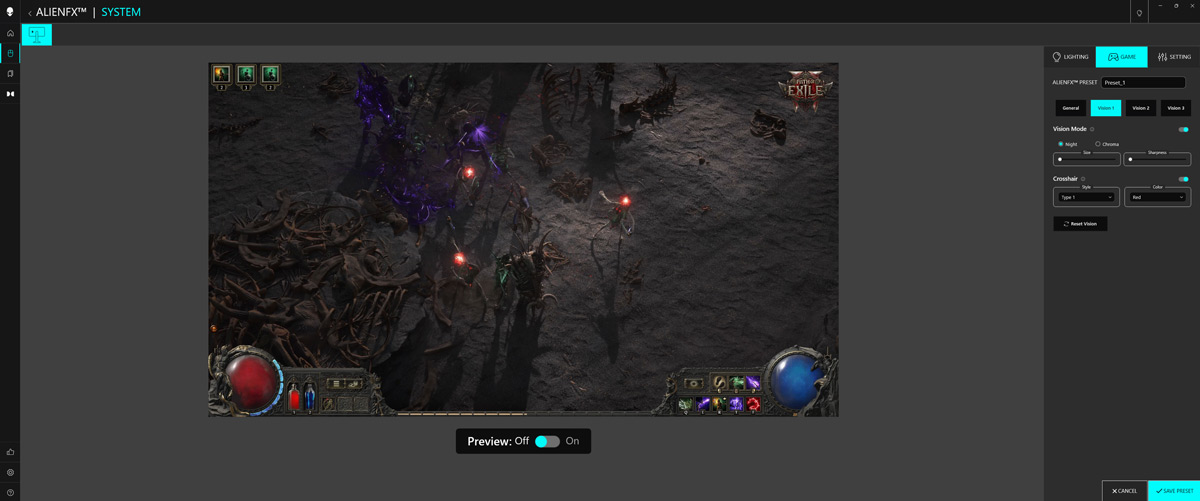Click the Sharpness slider track
This screenshot has width=1200, height=501.
click(1158, 159)
